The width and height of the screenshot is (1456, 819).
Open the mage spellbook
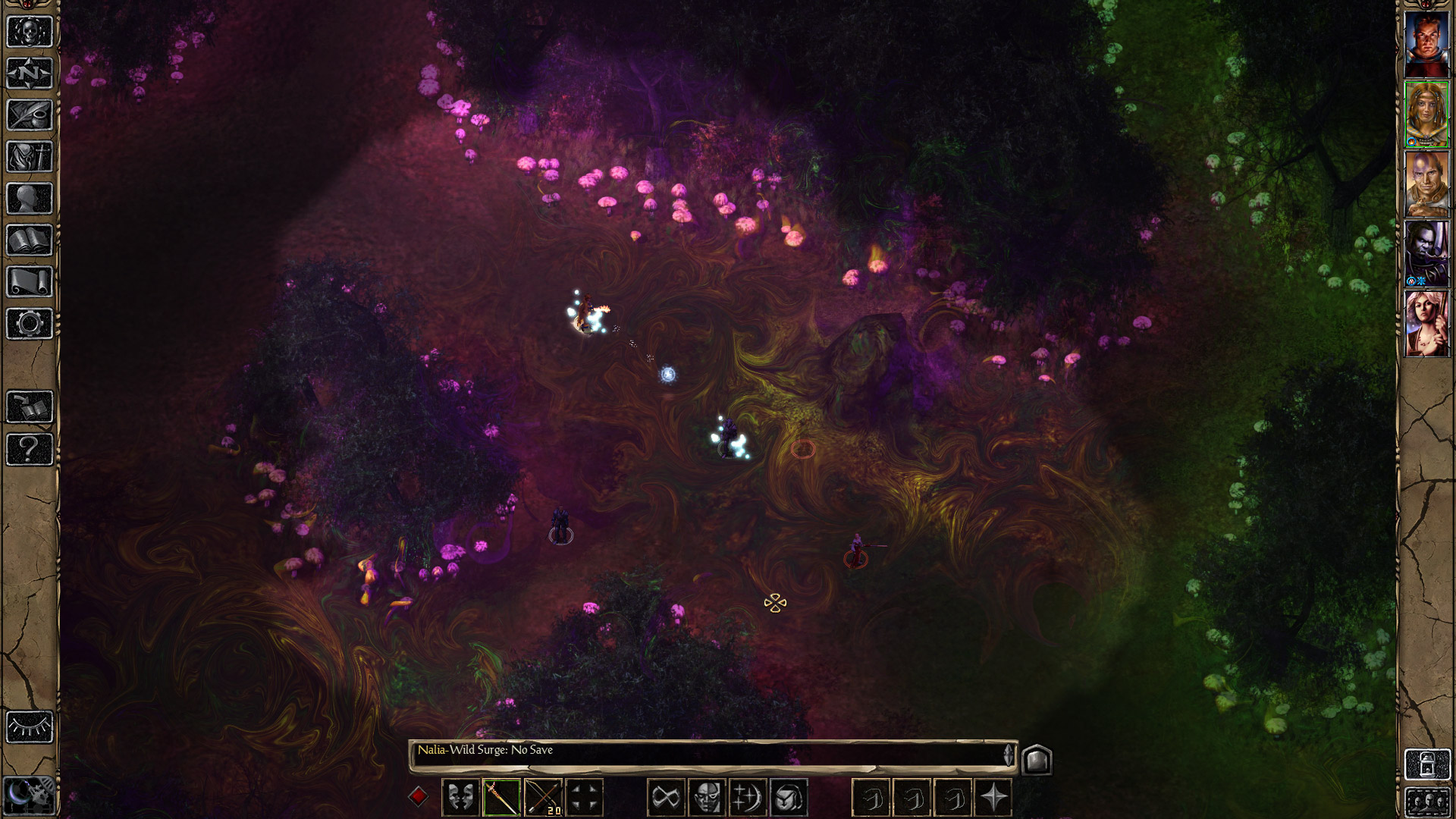pos(30,240)
